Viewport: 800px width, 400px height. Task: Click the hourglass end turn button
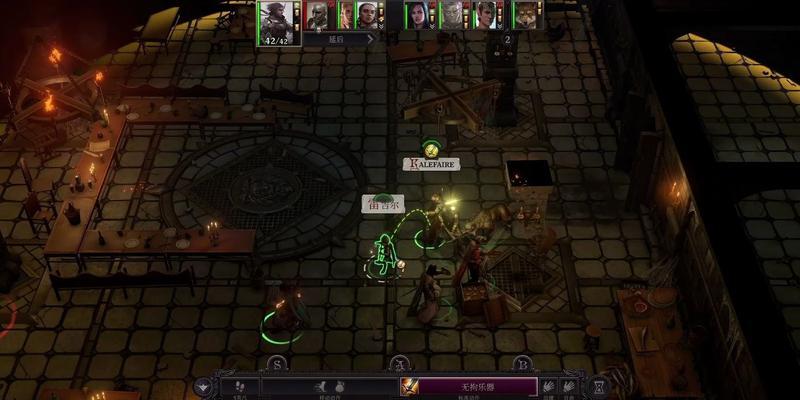coord(598,386)
